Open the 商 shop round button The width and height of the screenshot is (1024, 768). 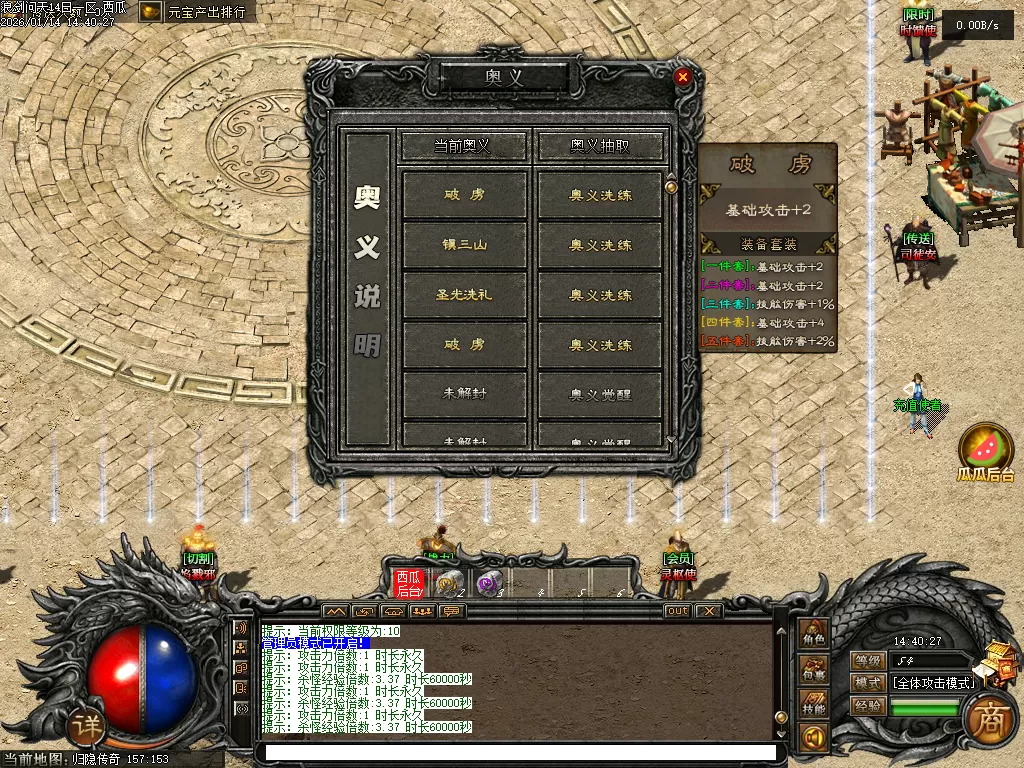(x=990, y=716)
